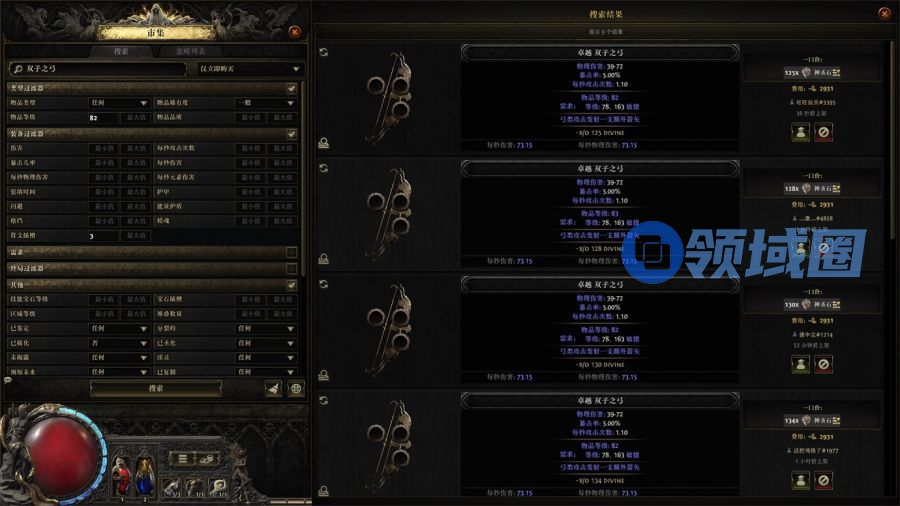The height and width of the screenshot is (506, 900).
Task: Open the 物品类型 dropdown
Action: (x=119, y=103)
